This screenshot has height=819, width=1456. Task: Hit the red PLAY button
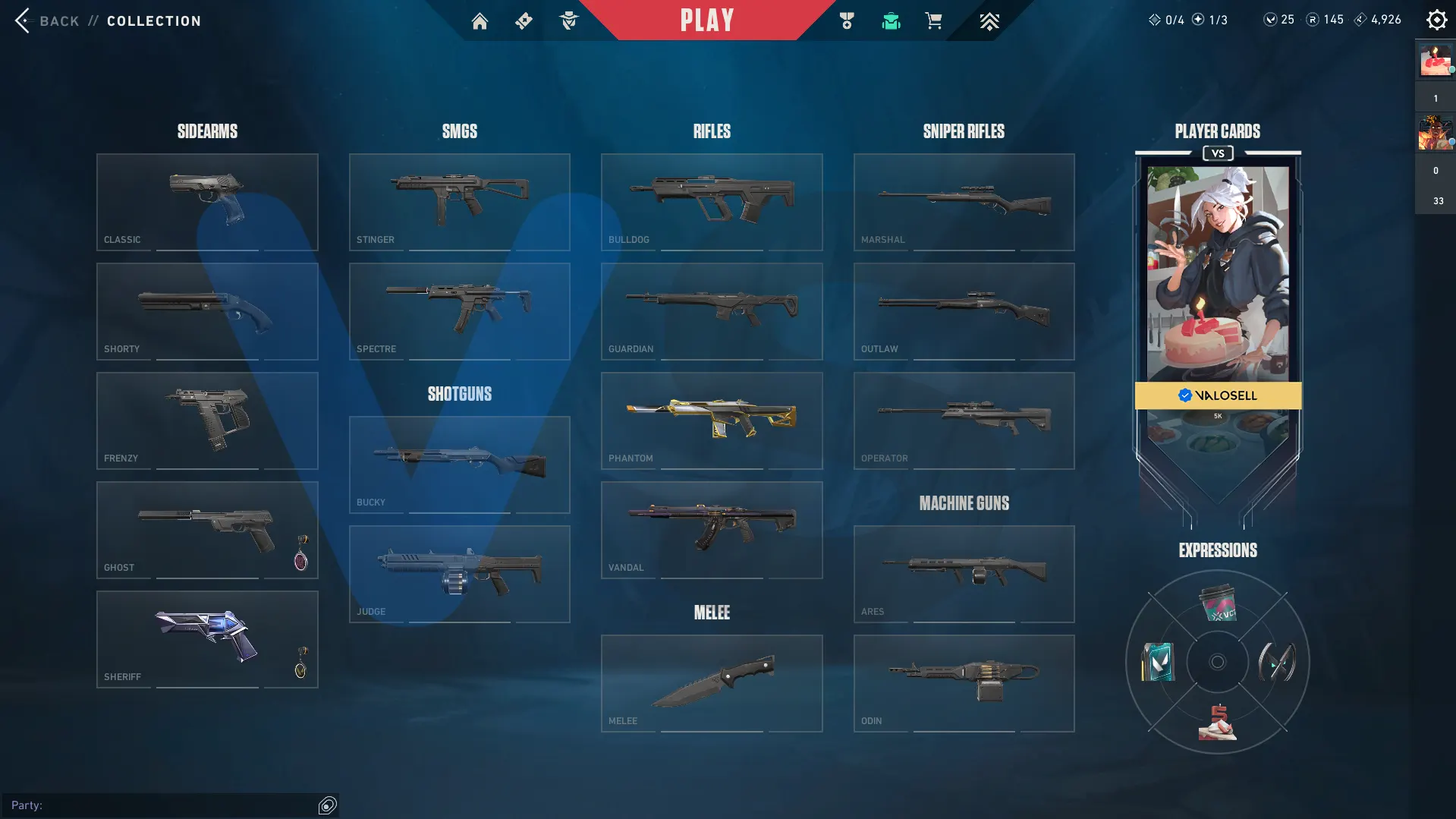tap(707, 20)
